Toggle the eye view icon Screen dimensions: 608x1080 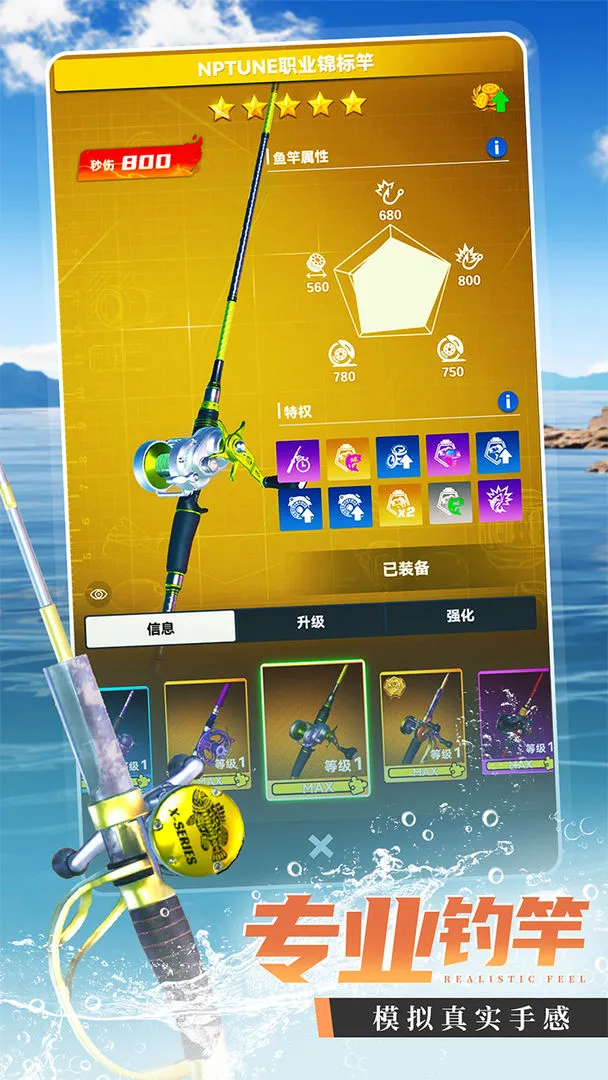click(x=97, y=593)
